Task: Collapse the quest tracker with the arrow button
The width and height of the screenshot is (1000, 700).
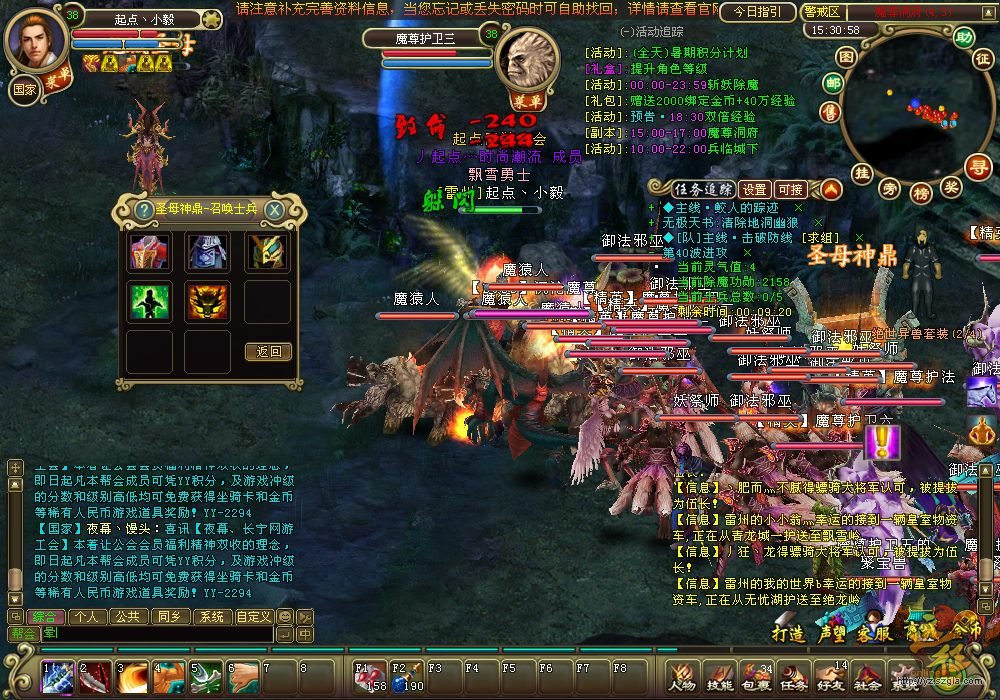Action: [832, 189]
